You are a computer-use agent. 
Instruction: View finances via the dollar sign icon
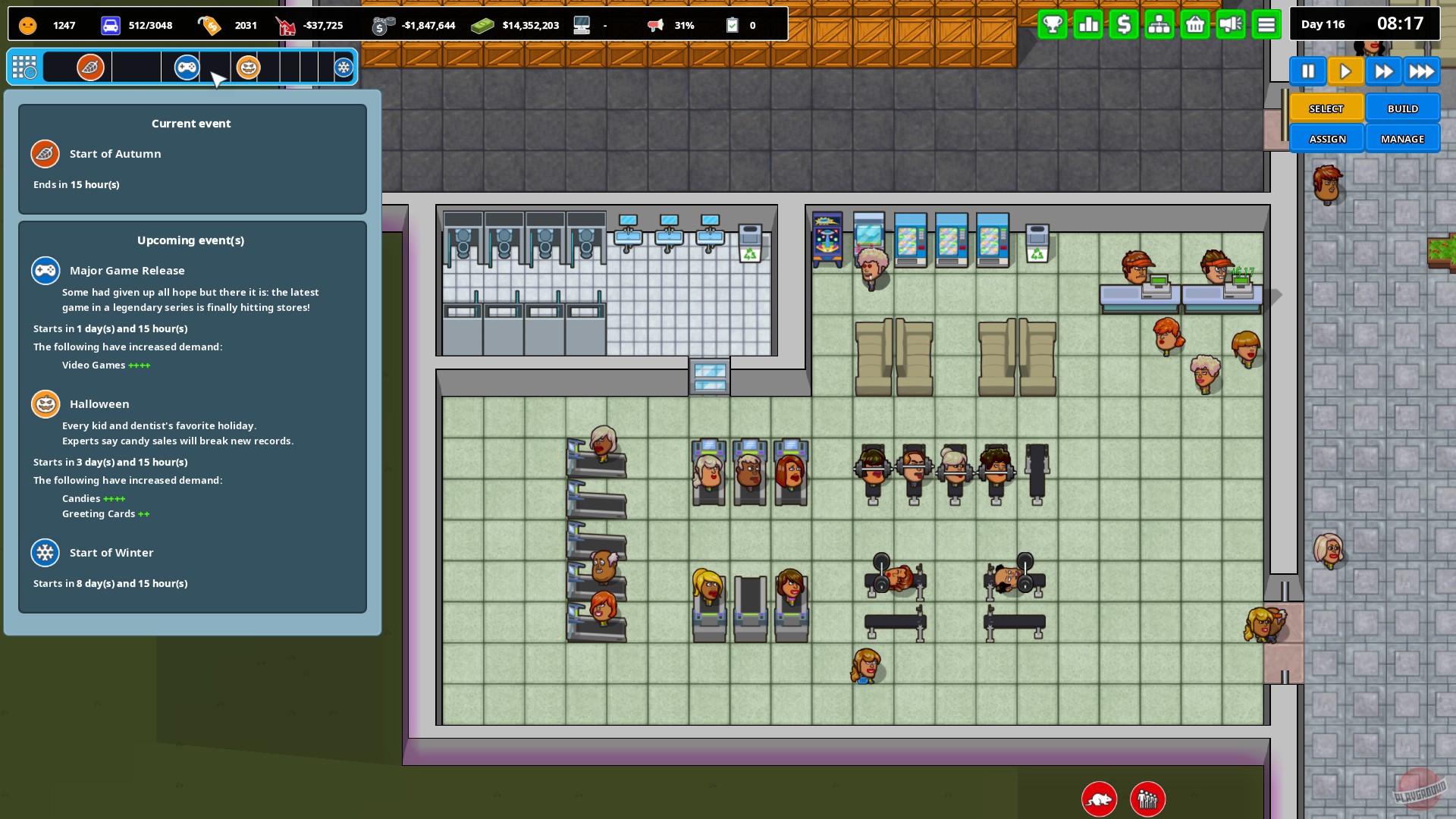click(x=1123, y=24)
